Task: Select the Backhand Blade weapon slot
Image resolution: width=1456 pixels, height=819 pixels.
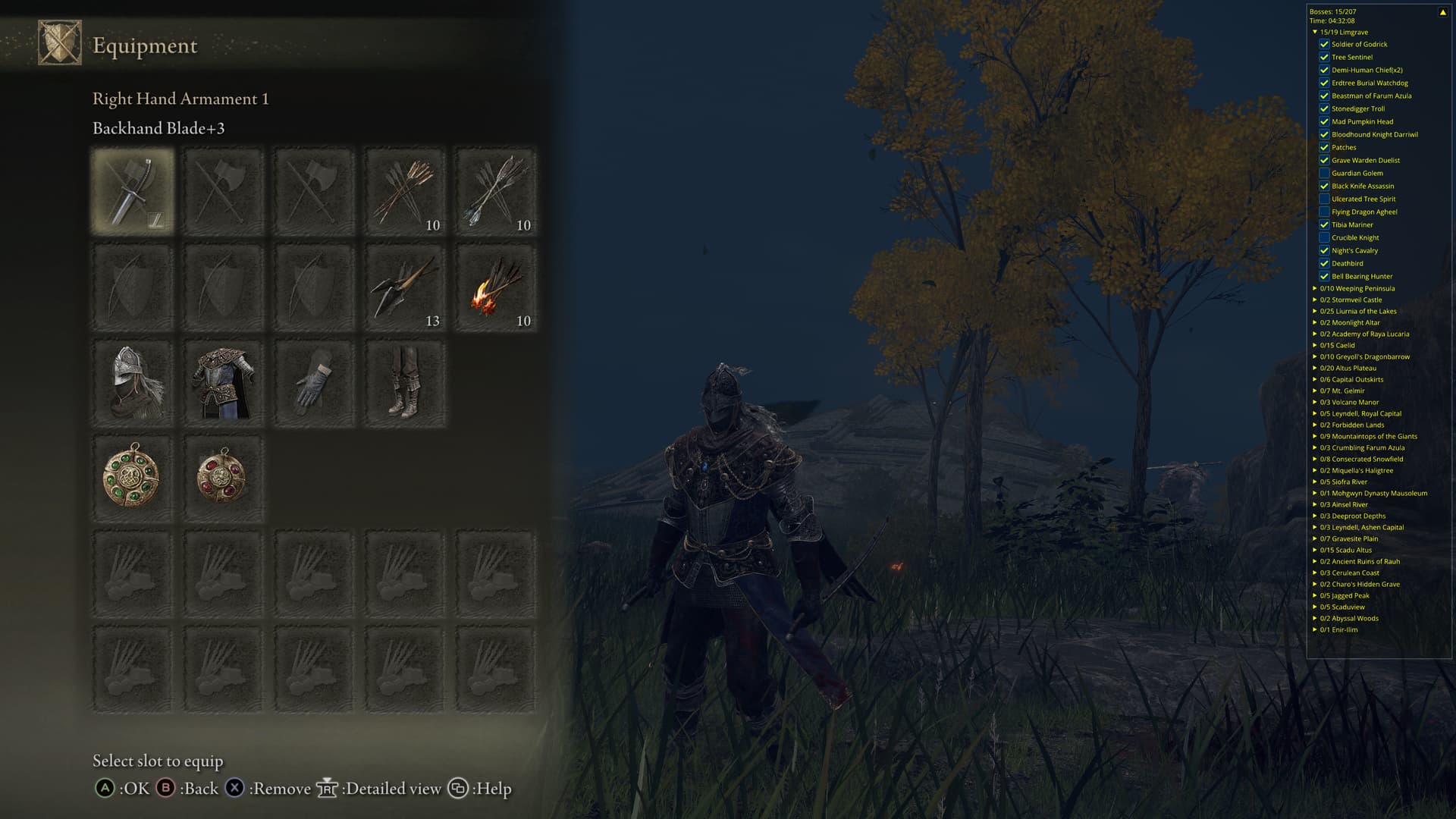Action: (x=133, y=191)
